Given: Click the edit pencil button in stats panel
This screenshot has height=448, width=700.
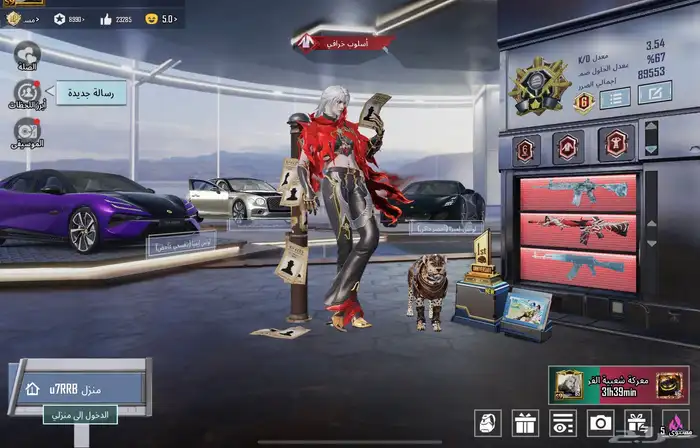Looking at the screenshot, I should (x=654, y=95).
